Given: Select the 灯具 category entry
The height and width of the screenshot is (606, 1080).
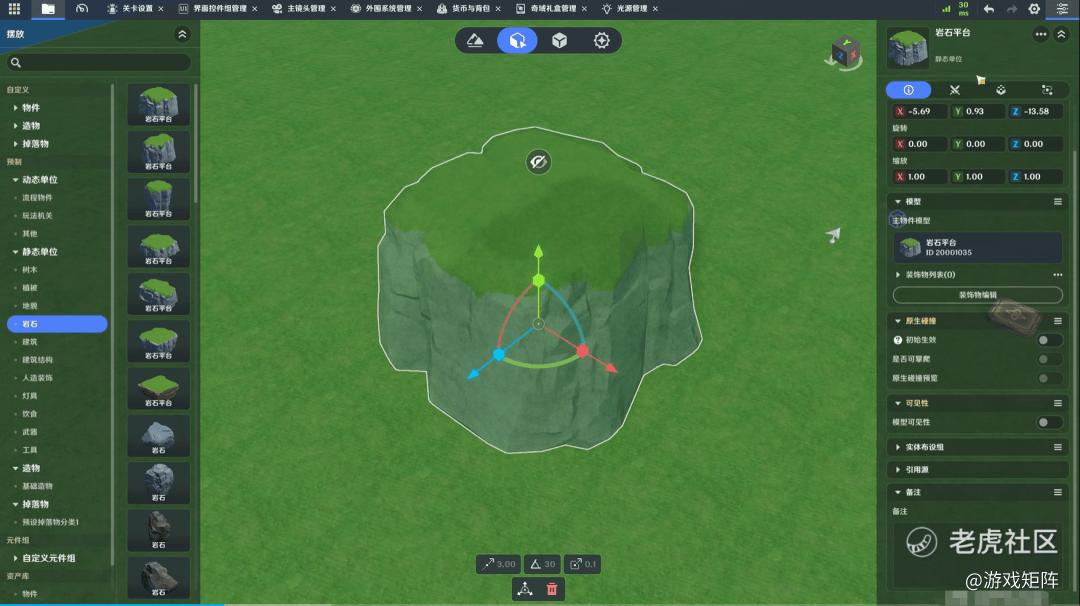Looking at the screenshot, I should pyautogui.click(x=30, y=396).
